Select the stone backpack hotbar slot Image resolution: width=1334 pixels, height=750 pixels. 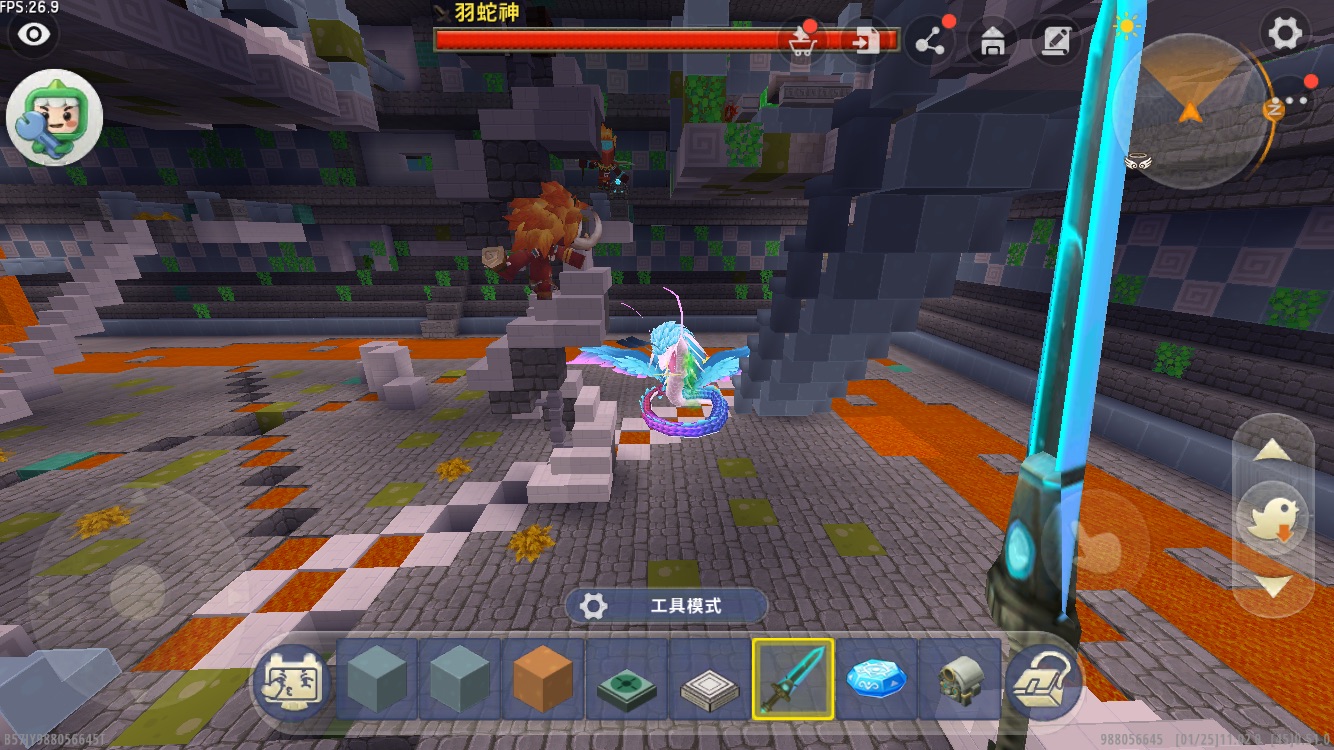[x=958, y=680]
